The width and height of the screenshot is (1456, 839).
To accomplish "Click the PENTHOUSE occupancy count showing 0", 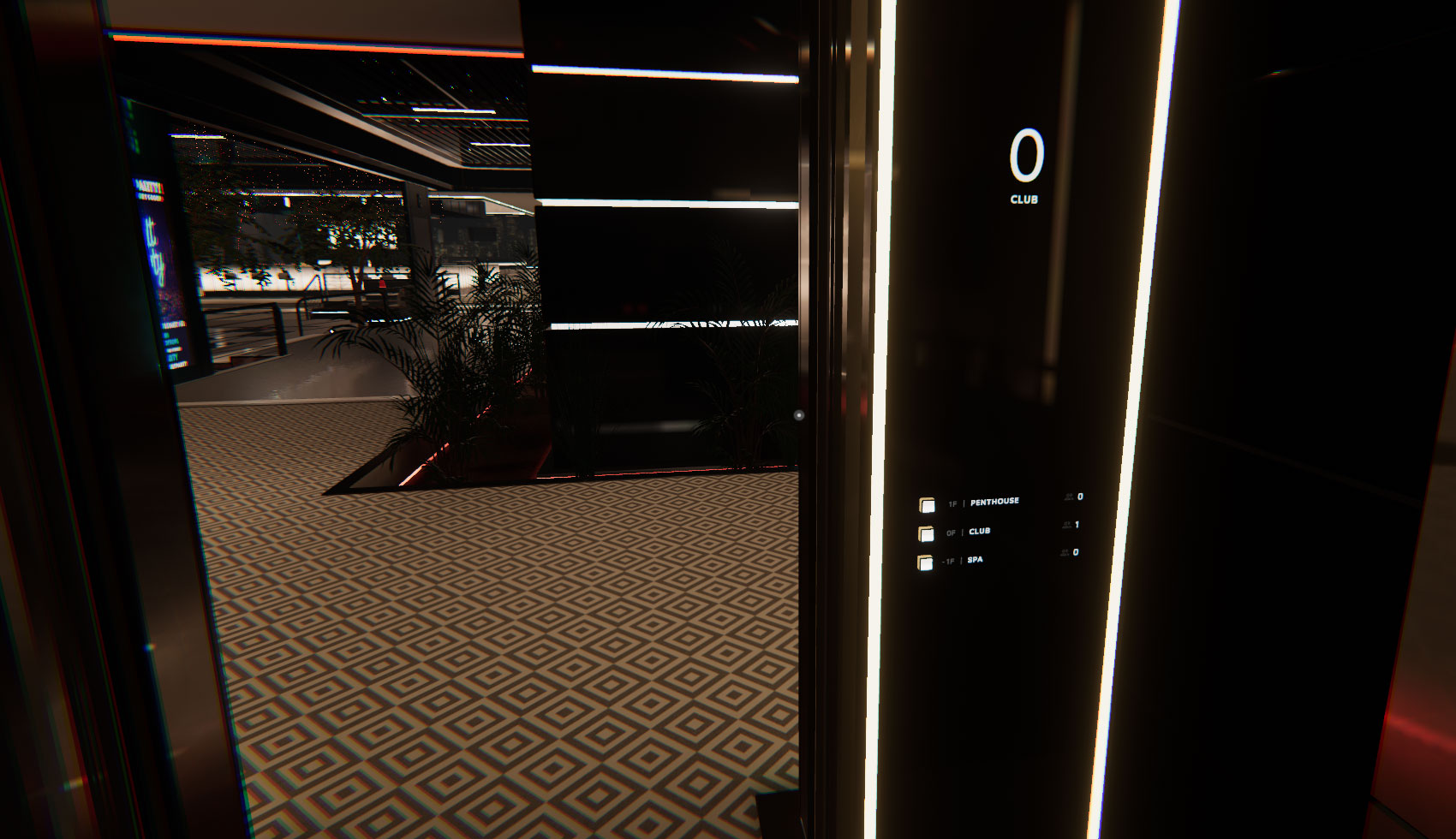I will [1080, 497].
